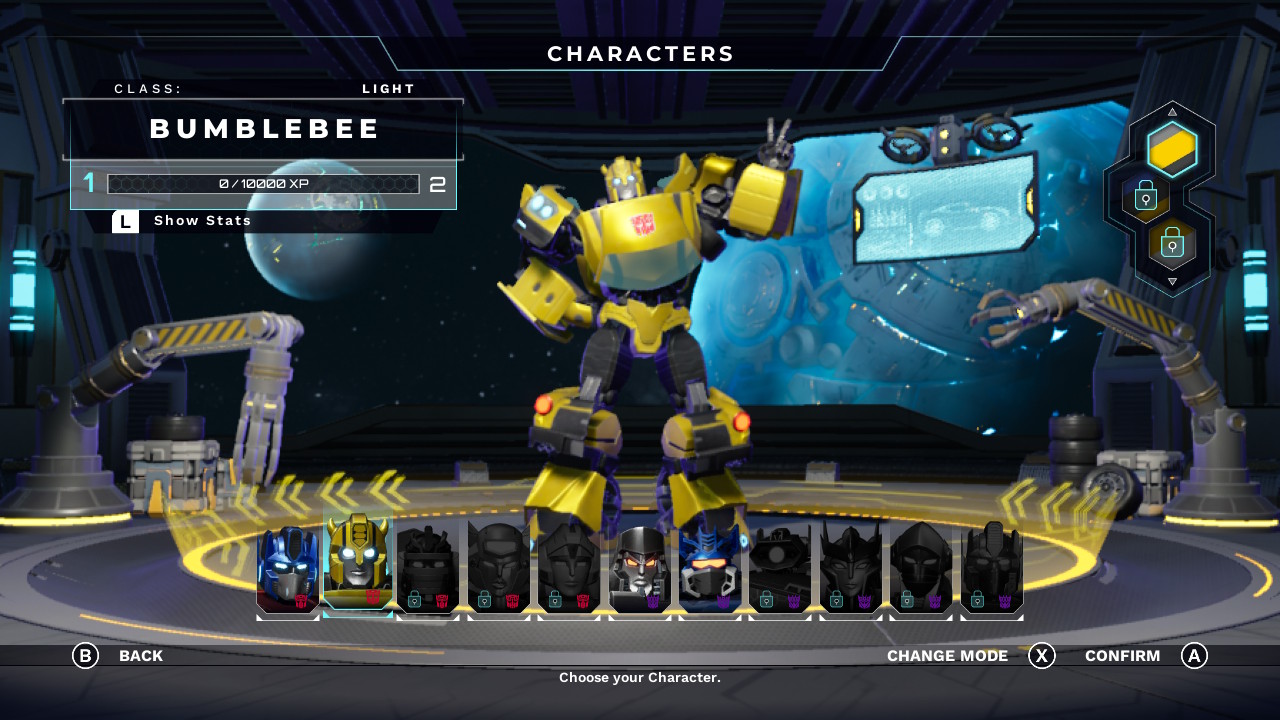
Task: Click the skin selector down arrow
Action: [x=1172, y=282]
